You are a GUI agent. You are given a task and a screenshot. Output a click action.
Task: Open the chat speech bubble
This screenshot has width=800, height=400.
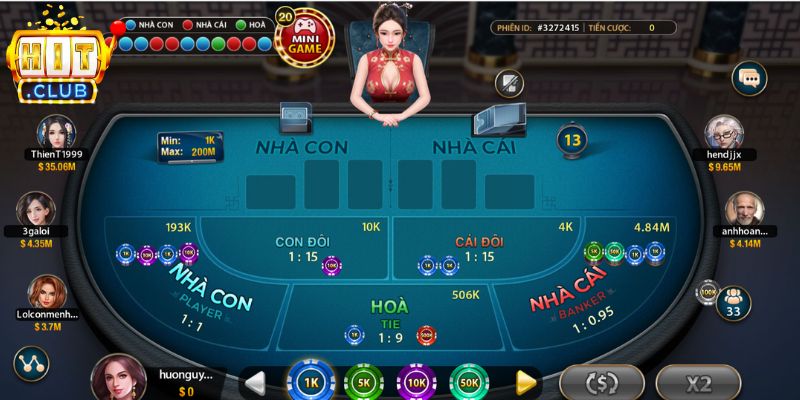click(748, 77)
